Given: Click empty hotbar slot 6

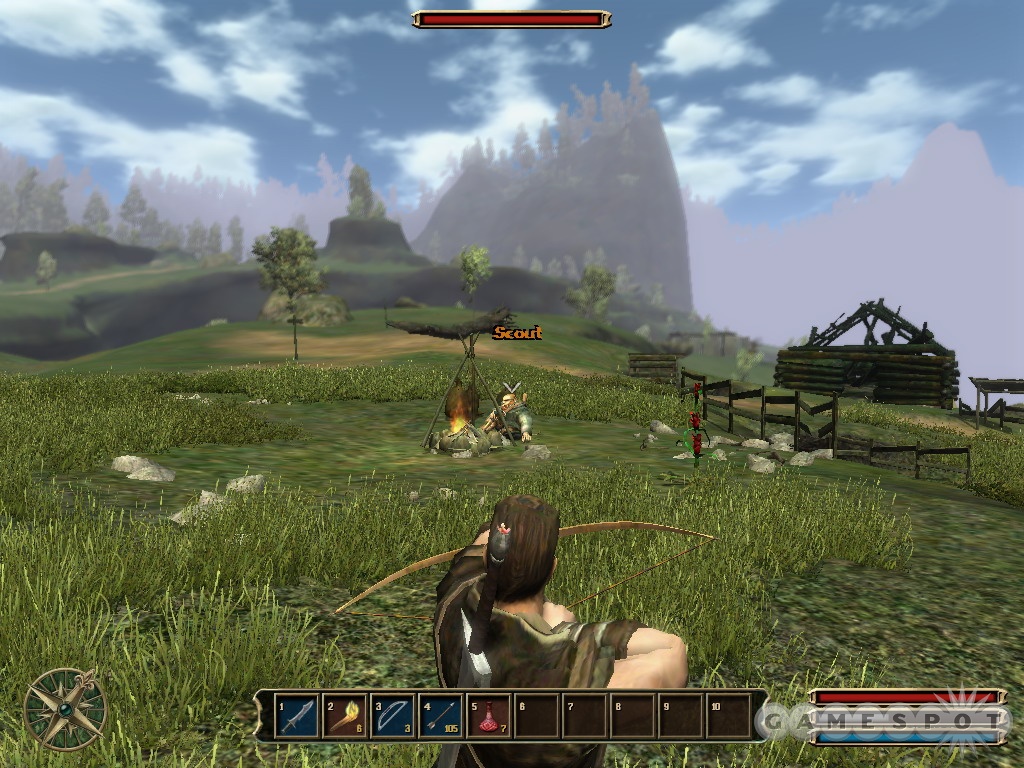Looking at the screenshot, I should pos(537,716).
